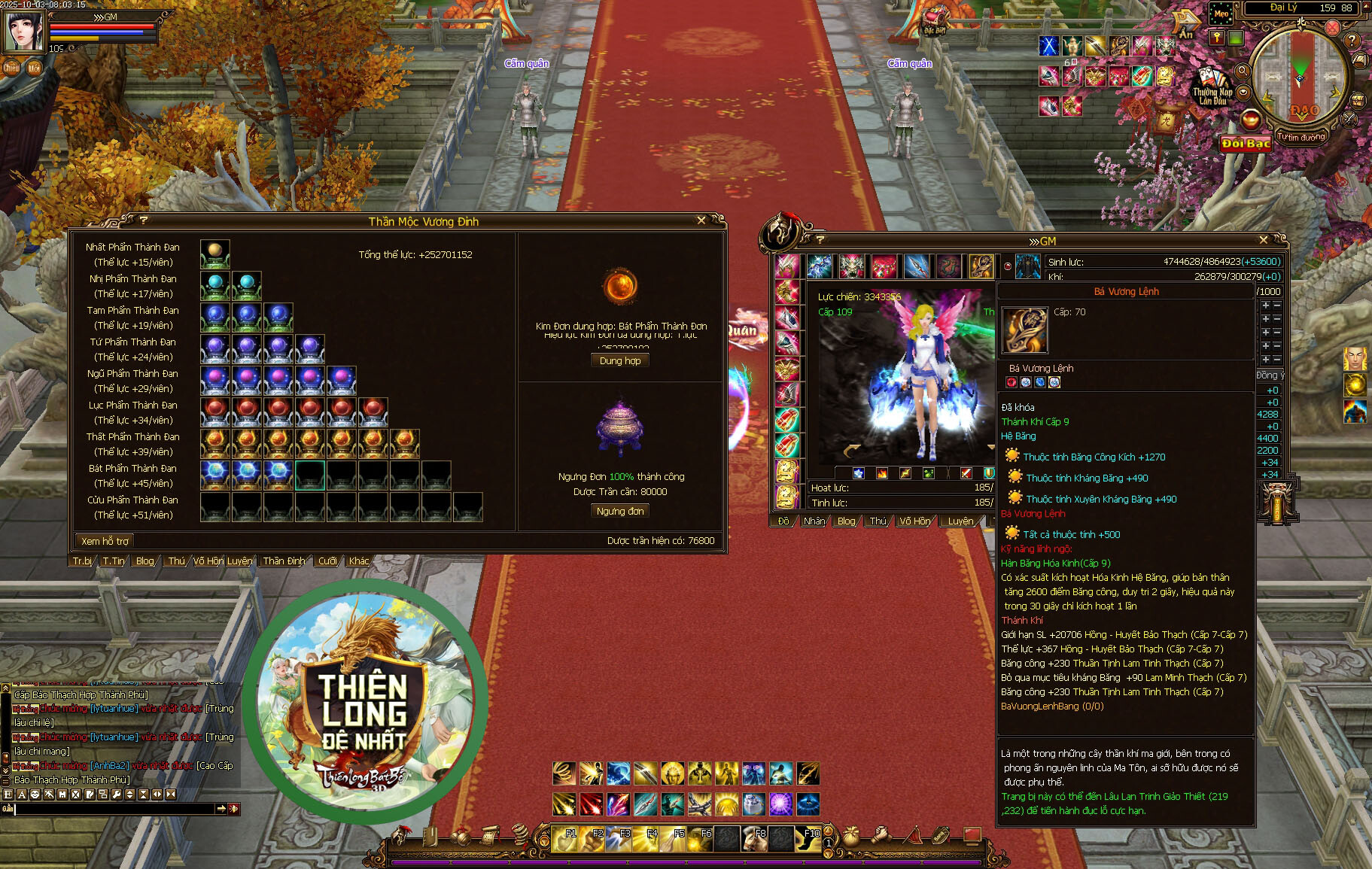The width and height of the screenshot is (1372, 869).
Task: Open the Nhân tab in character window
Action: point(814,521)
